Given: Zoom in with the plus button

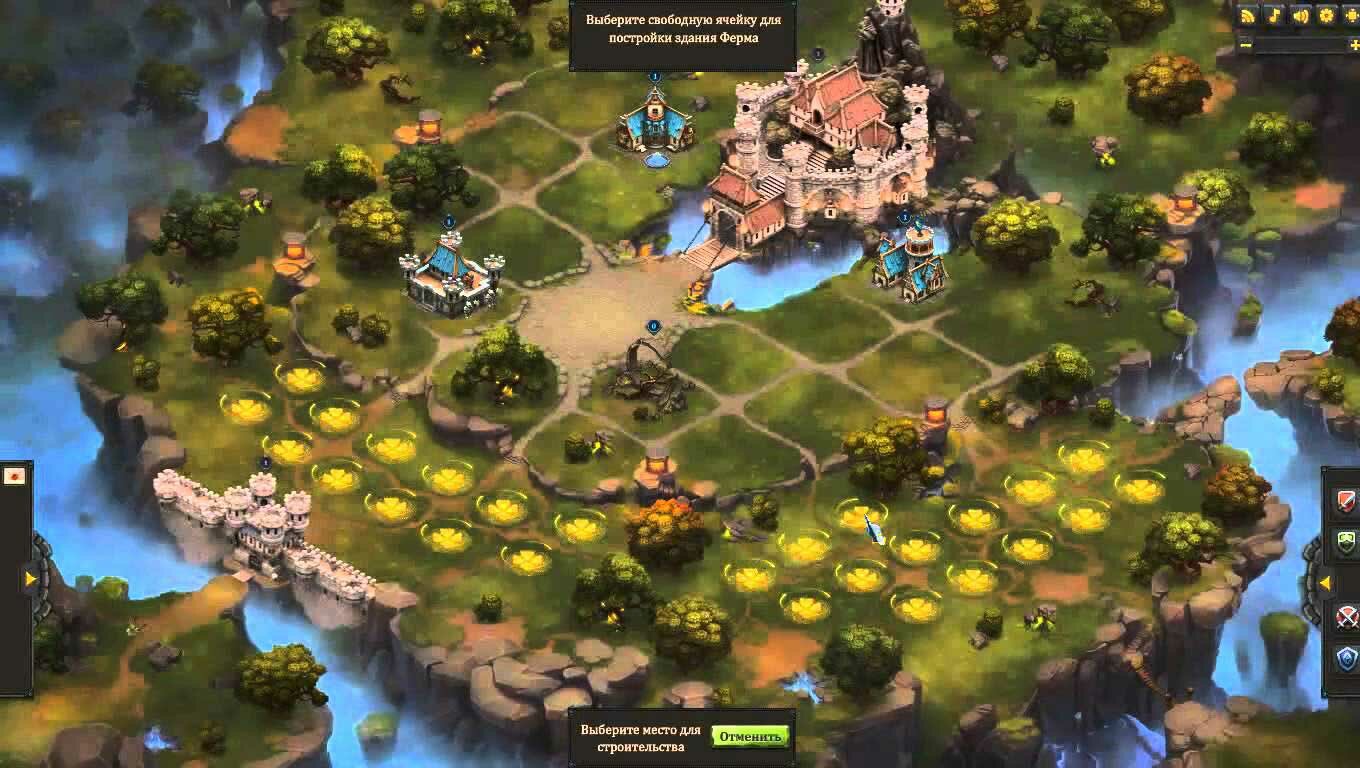Looking at the screenshot, I should click(1356, 44).
